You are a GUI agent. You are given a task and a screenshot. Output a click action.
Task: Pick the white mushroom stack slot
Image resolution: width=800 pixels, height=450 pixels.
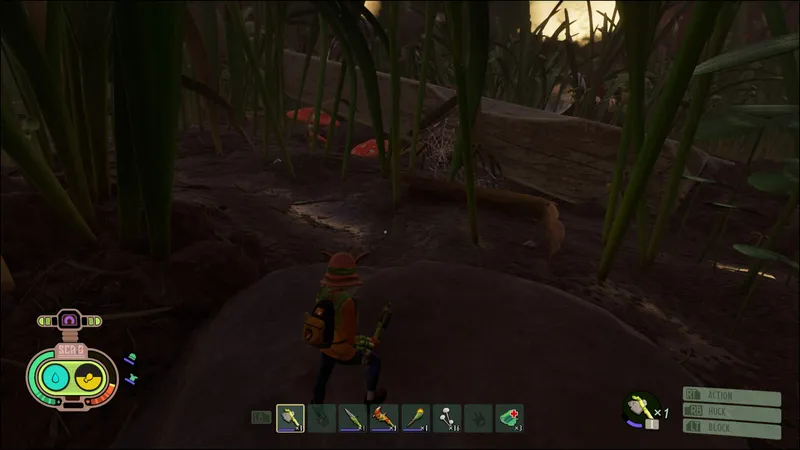(x=447, y=417)
